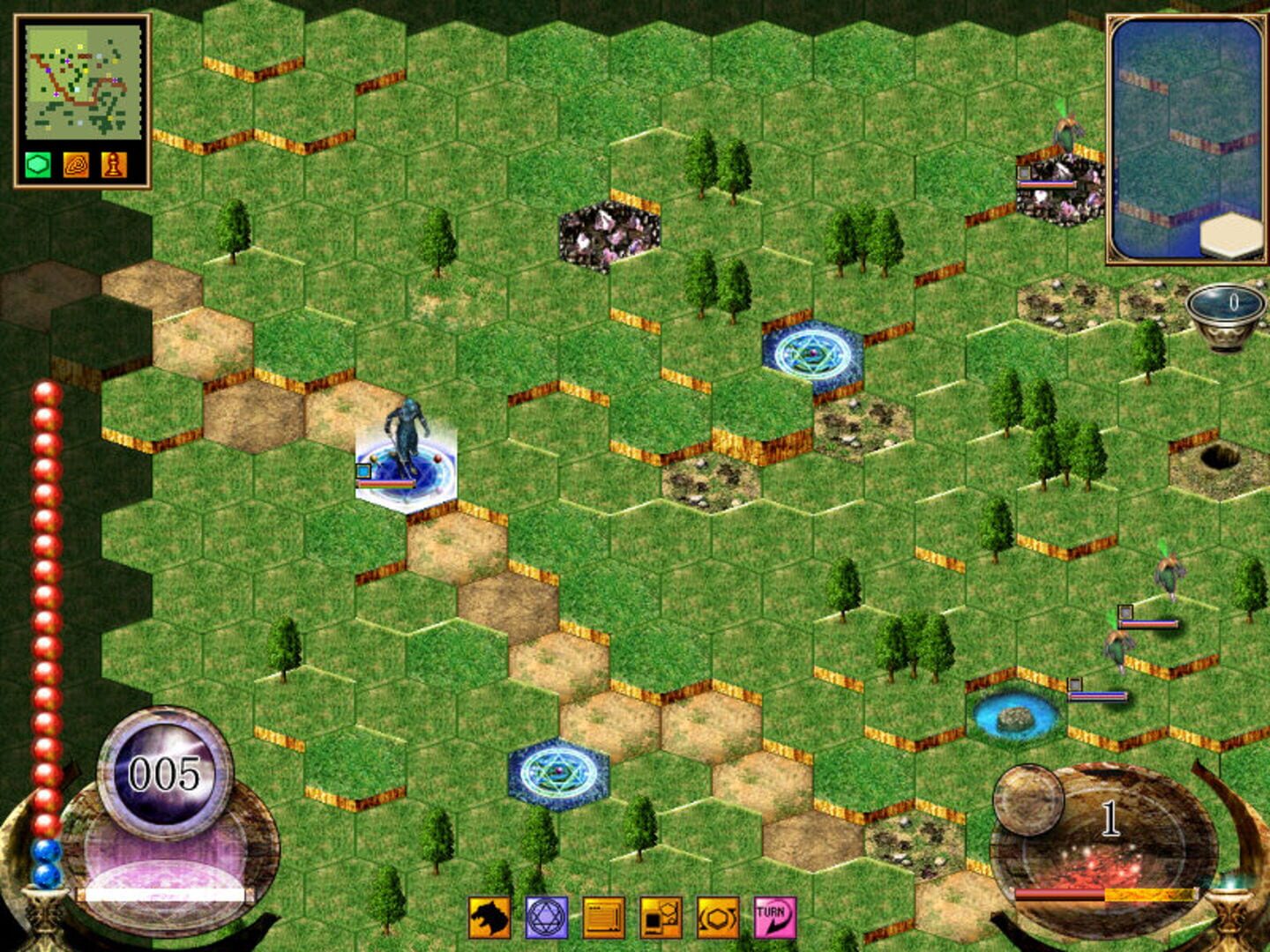
Task: Click the computer options icon on the bottom toolbar
Action: (x=660, y=918)
